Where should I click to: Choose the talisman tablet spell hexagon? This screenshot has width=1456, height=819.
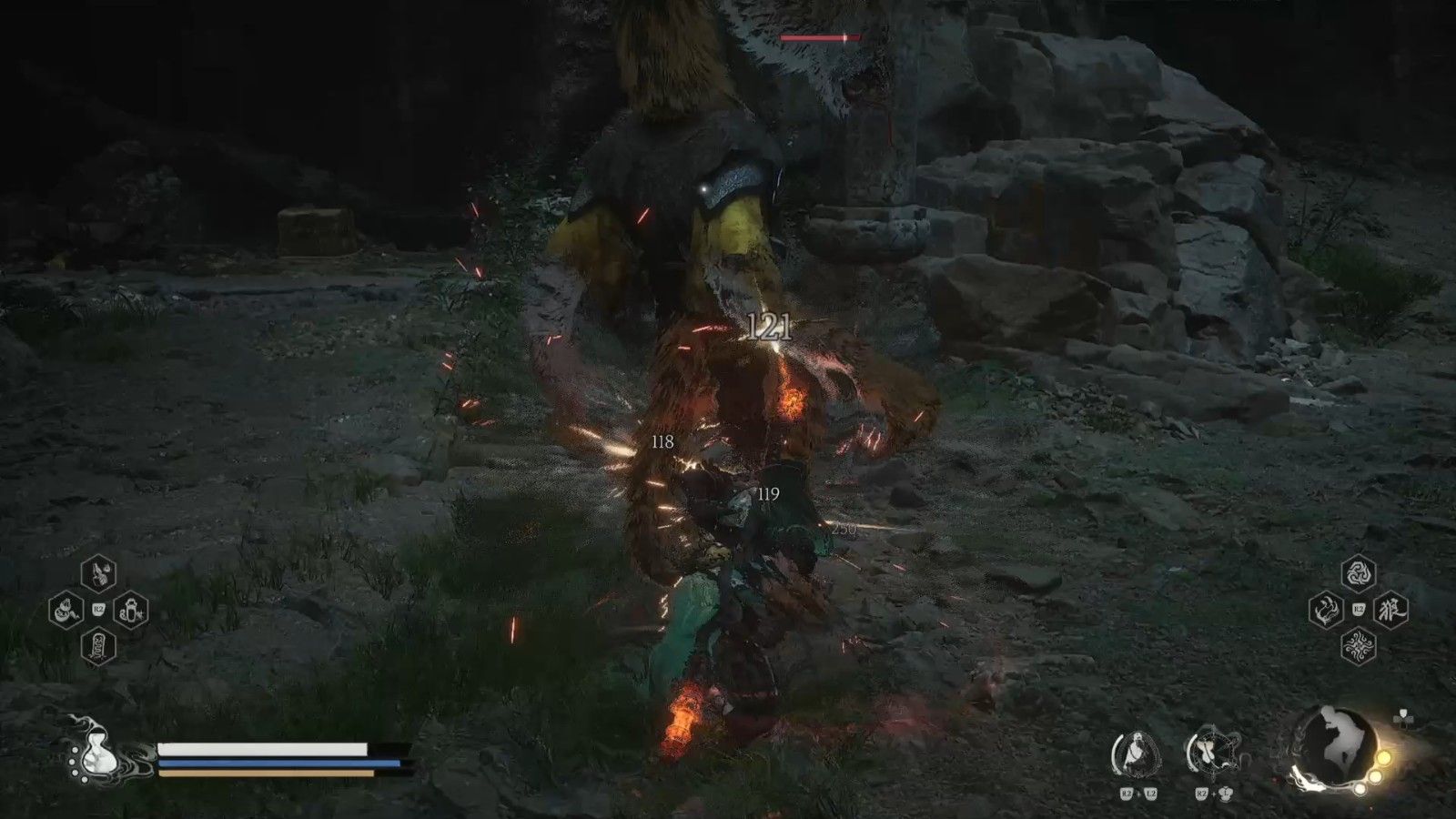tap(98, 646)
